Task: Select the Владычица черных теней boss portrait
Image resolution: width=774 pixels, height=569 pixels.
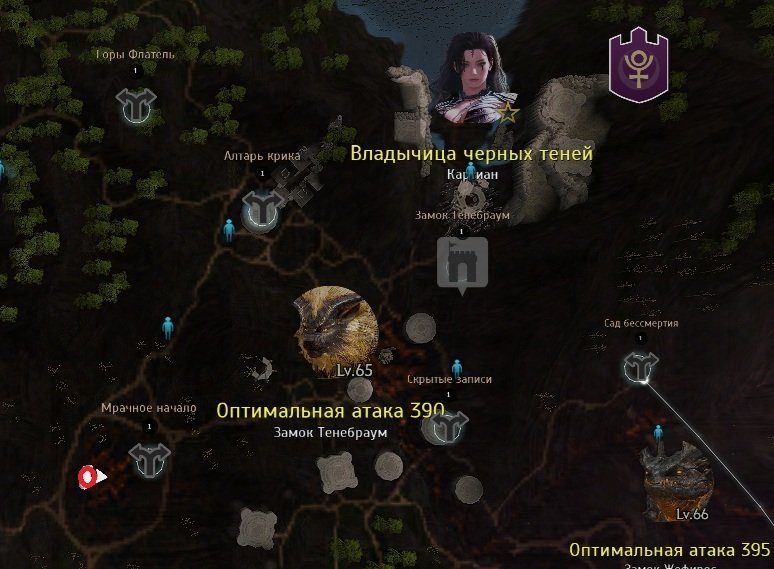Action: pos(472,80)
